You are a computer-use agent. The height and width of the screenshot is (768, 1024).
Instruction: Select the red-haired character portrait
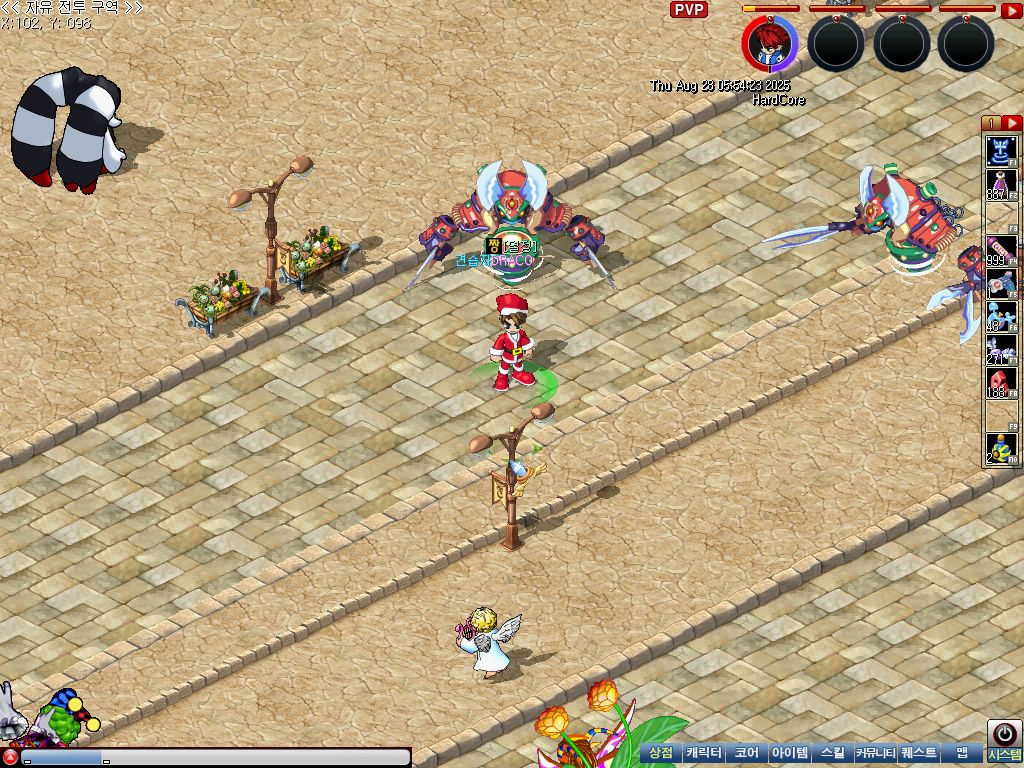(x=769, y=43)
